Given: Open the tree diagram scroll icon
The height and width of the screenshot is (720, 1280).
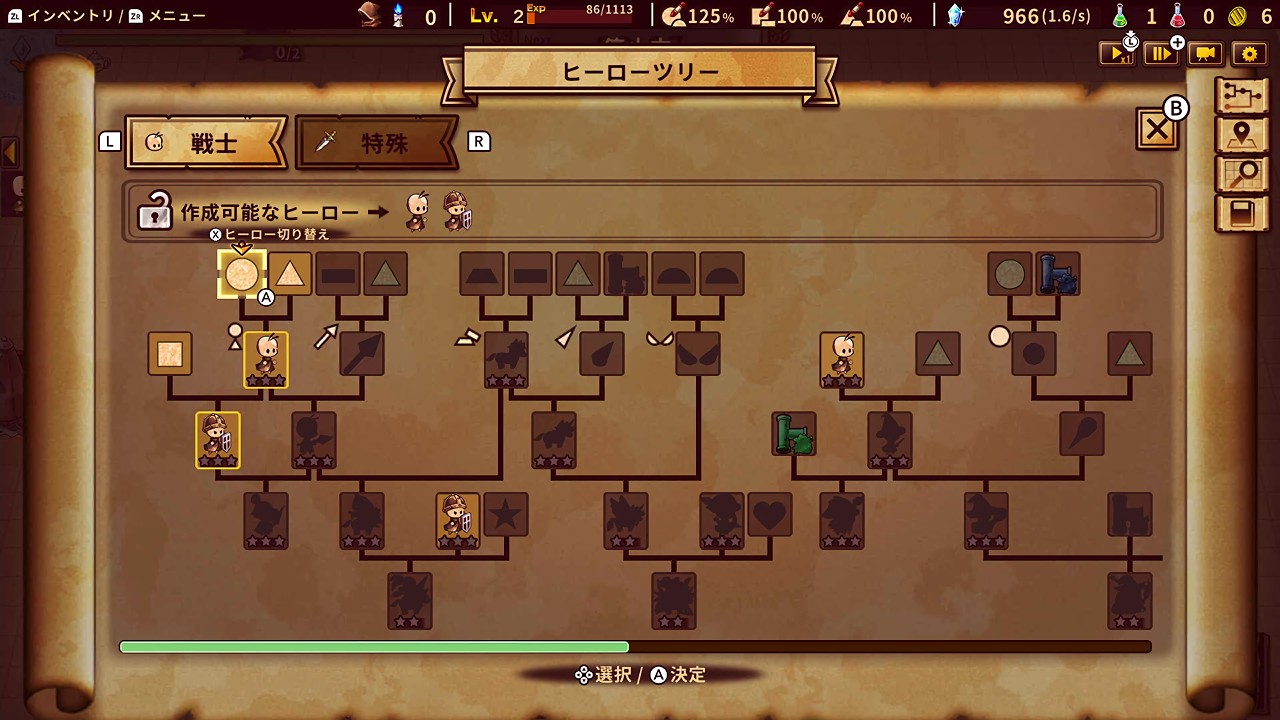Looking at the screenshot, I should click(x=1241, y=95).
